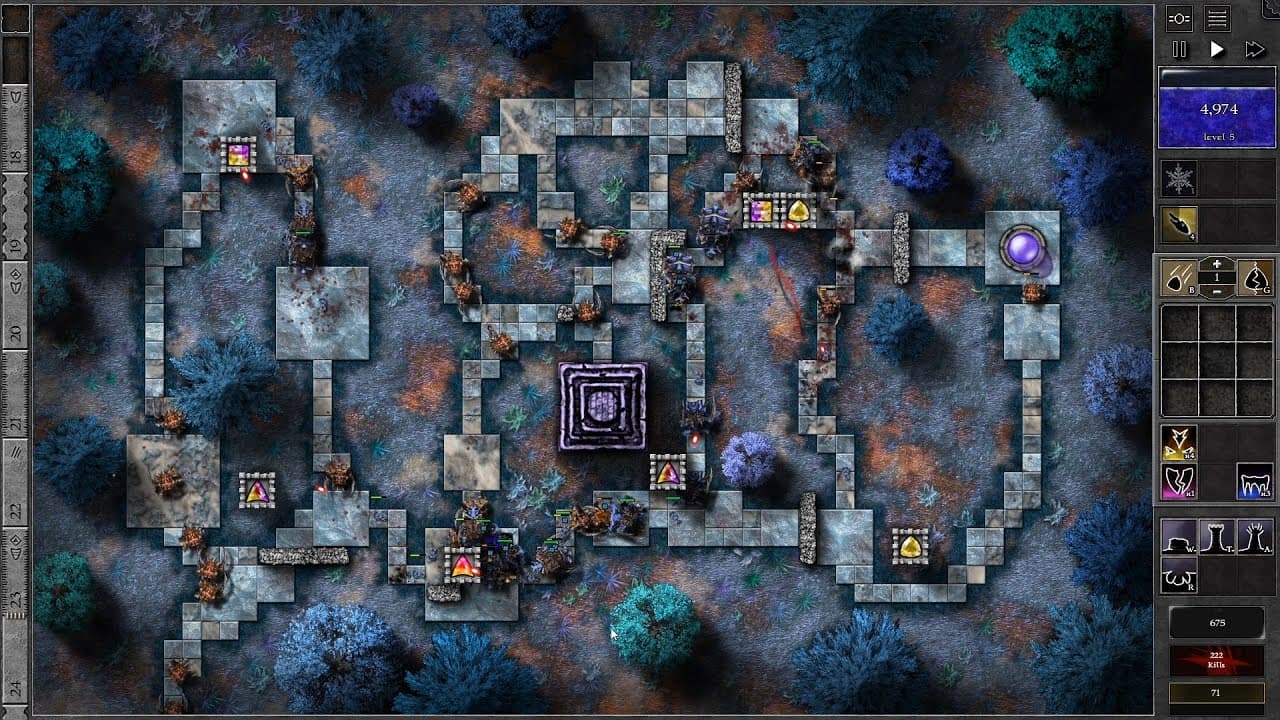This screenshot has width=1280, height=720.
Task: Select the blue spell marked 3
Action: pyautogui.click(x=1253, y=483)
